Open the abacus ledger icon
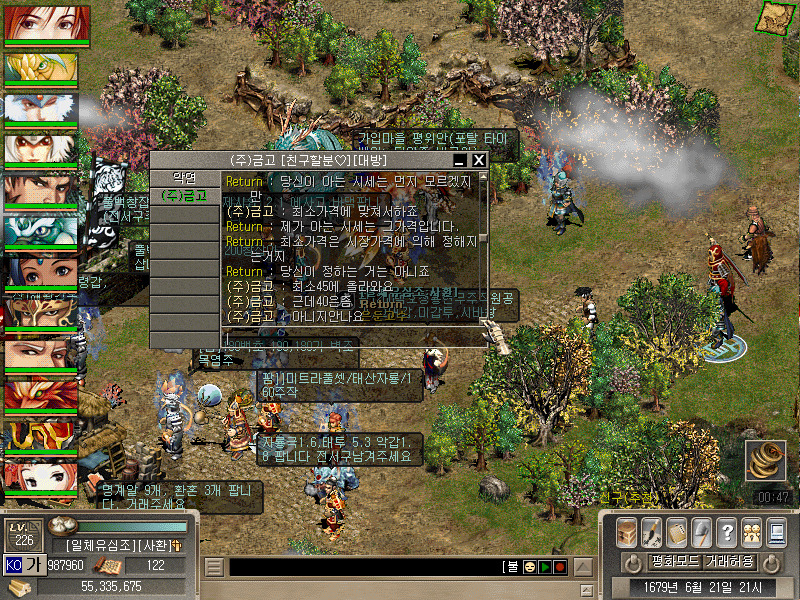This screenshot has height=600, width=800. 677,532
